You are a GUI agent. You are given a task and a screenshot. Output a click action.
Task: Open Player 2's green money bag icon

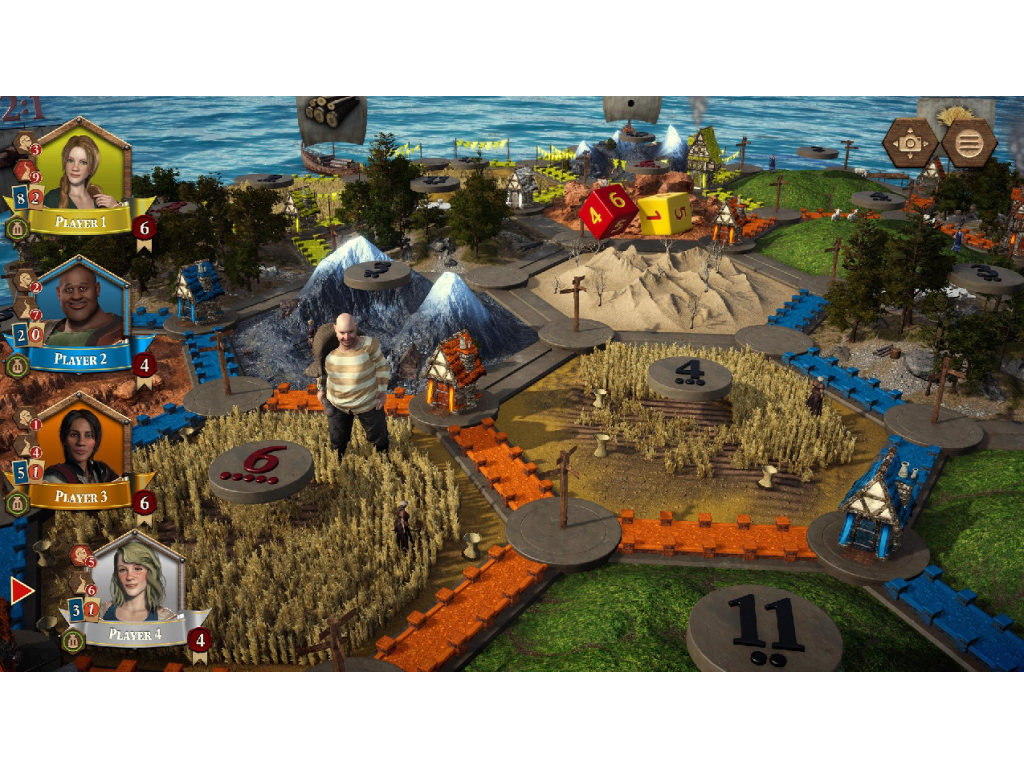(x=17, y=366)
